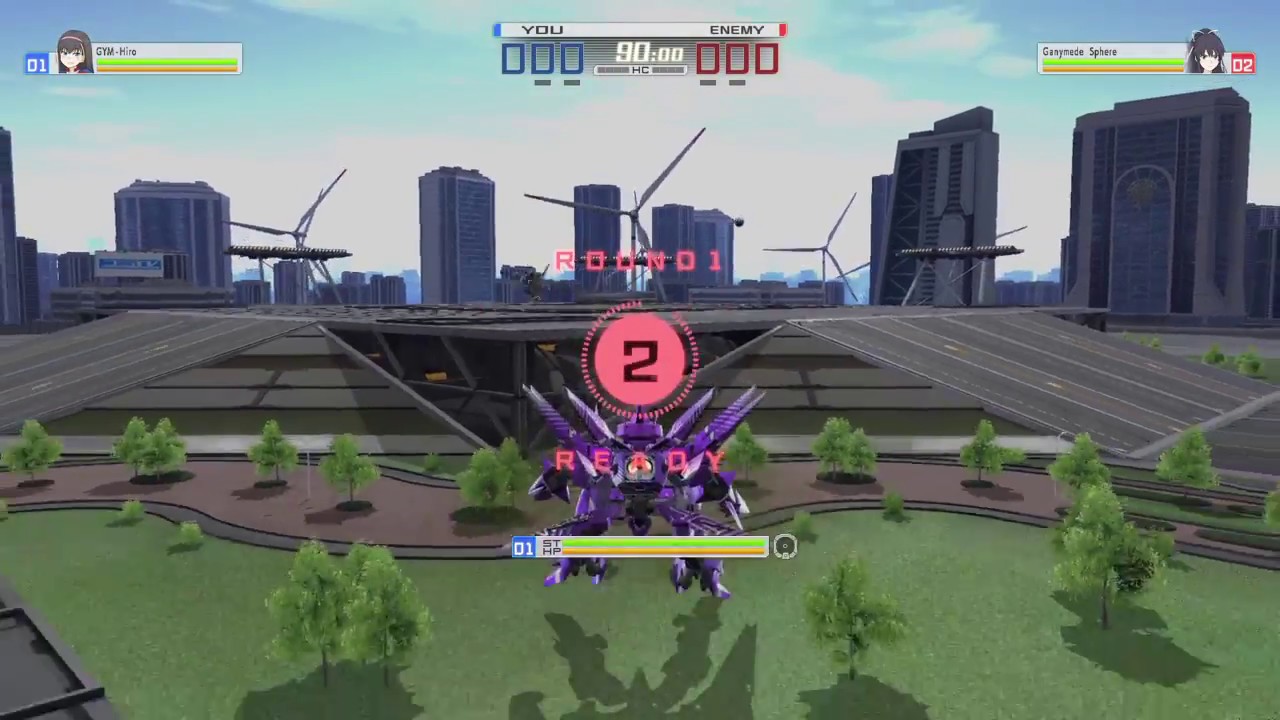Click the ST stamina label on the mech gauge

550,543
